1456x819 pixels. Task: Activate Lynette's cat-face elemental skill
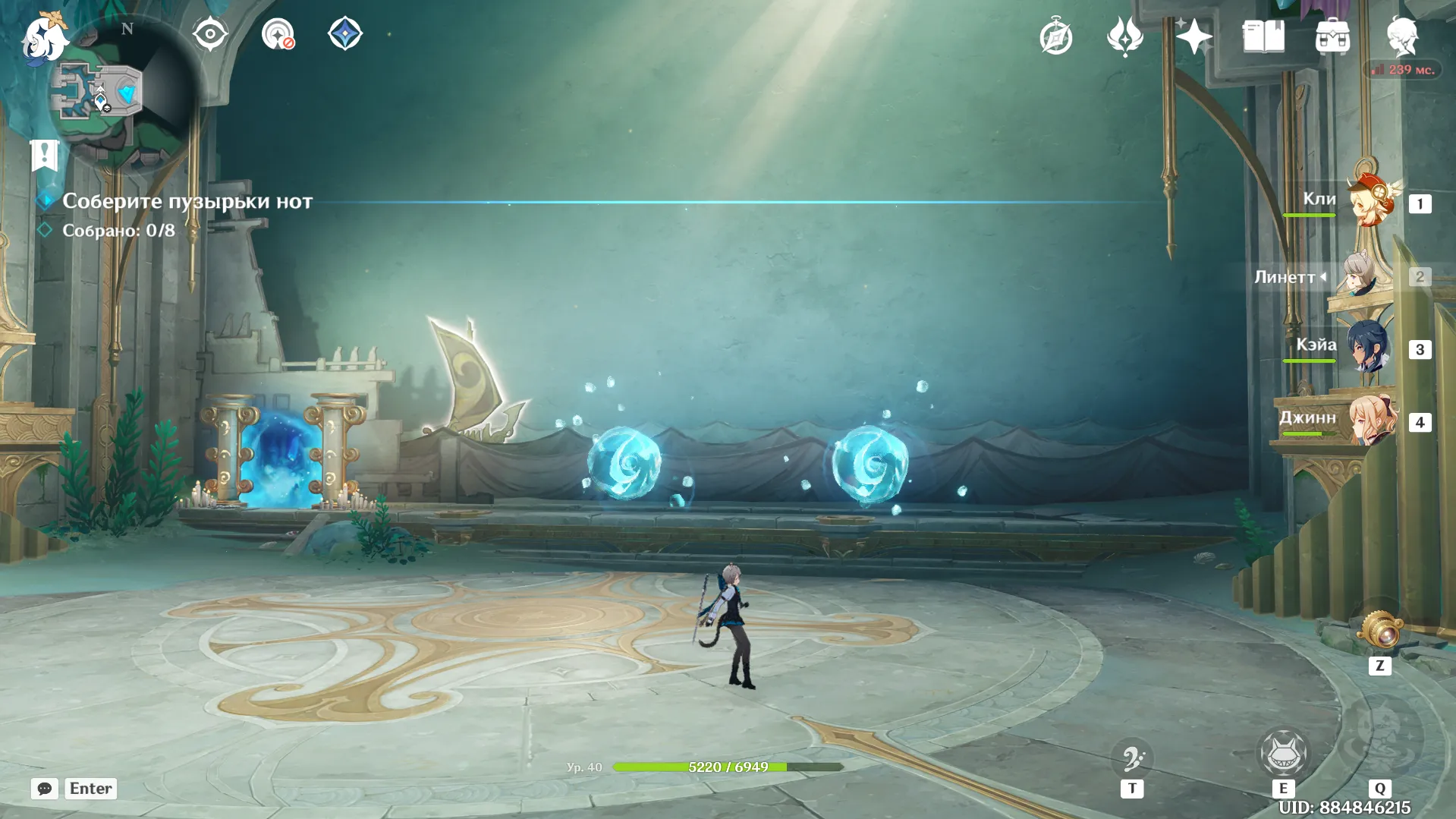1283,753
